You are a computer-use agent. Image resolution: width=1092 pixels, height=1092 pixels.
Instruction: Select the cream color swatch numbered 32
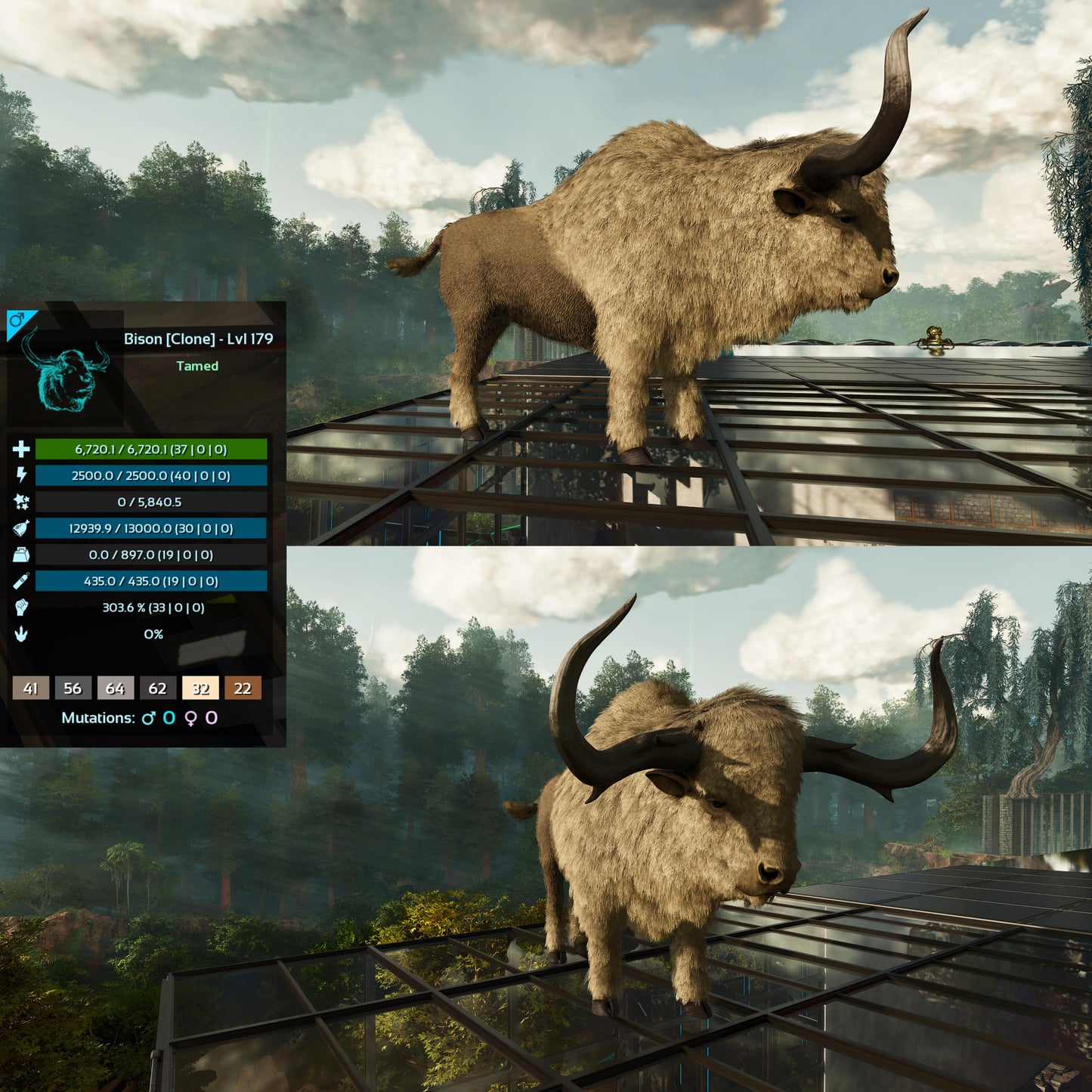pos(200,688)
